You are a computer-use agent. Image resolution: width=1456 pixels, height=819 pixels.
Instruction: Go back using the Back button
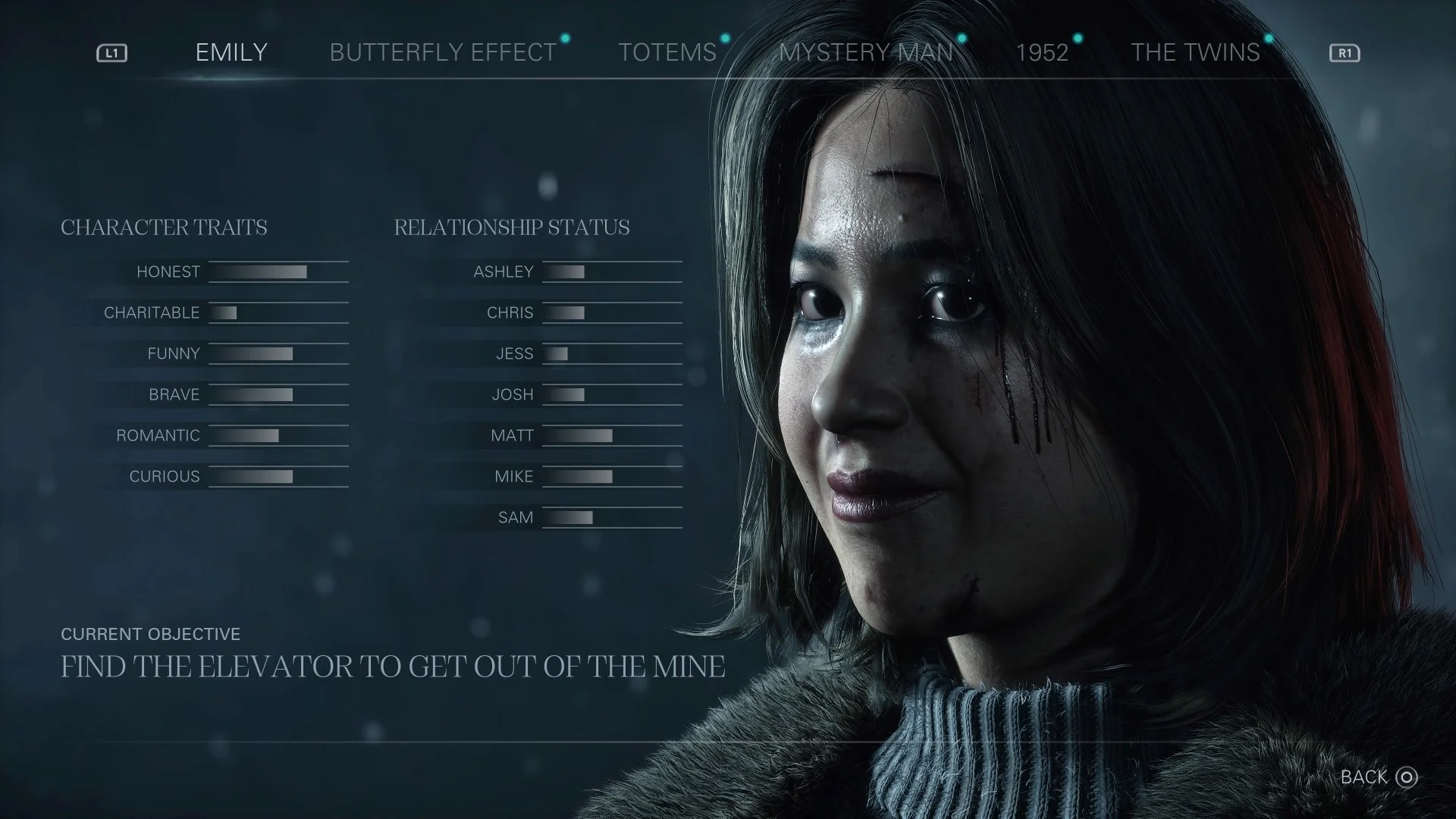[x=1378, y=777]
